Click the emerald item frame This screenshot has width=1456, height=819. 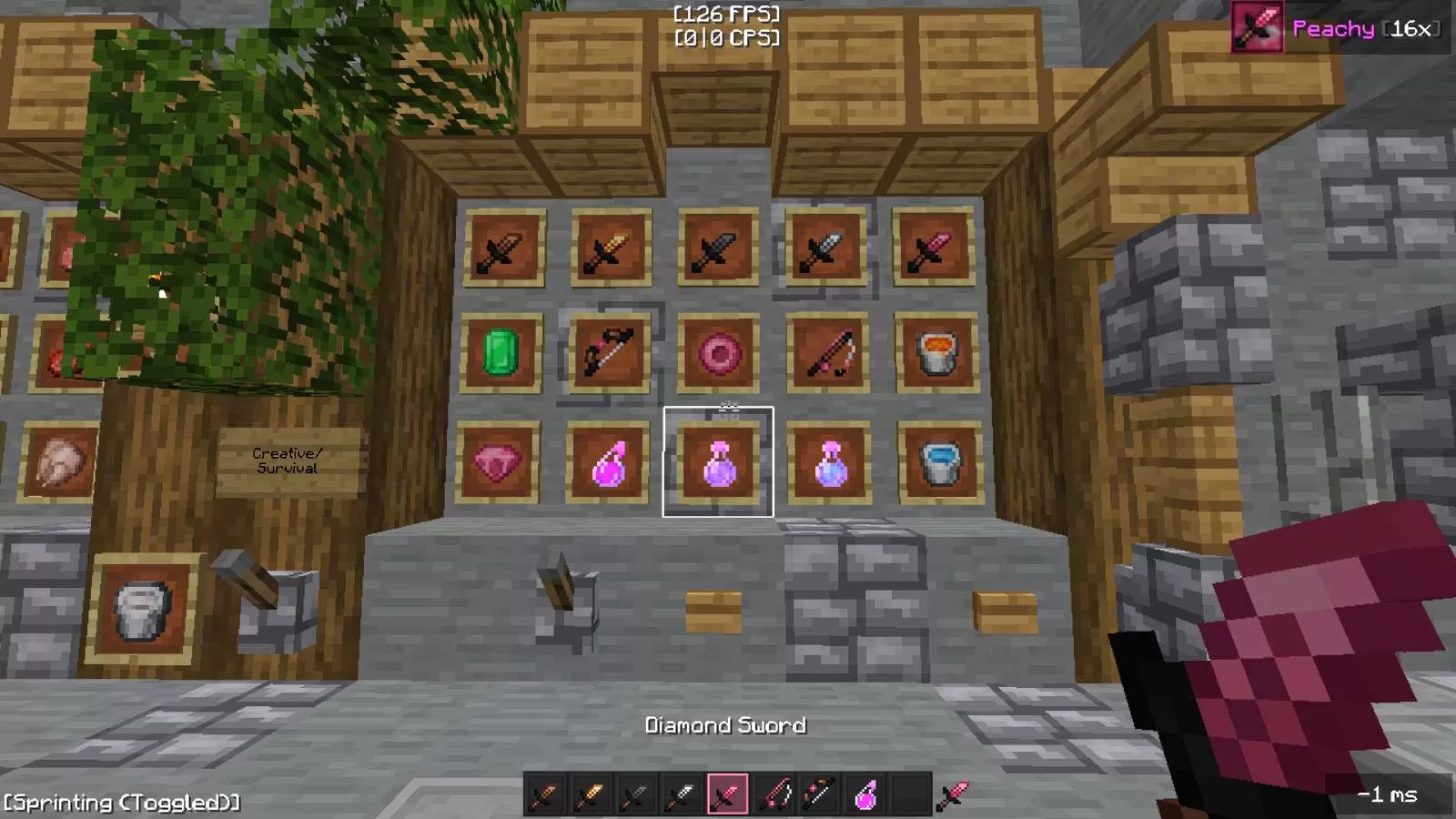501,353
